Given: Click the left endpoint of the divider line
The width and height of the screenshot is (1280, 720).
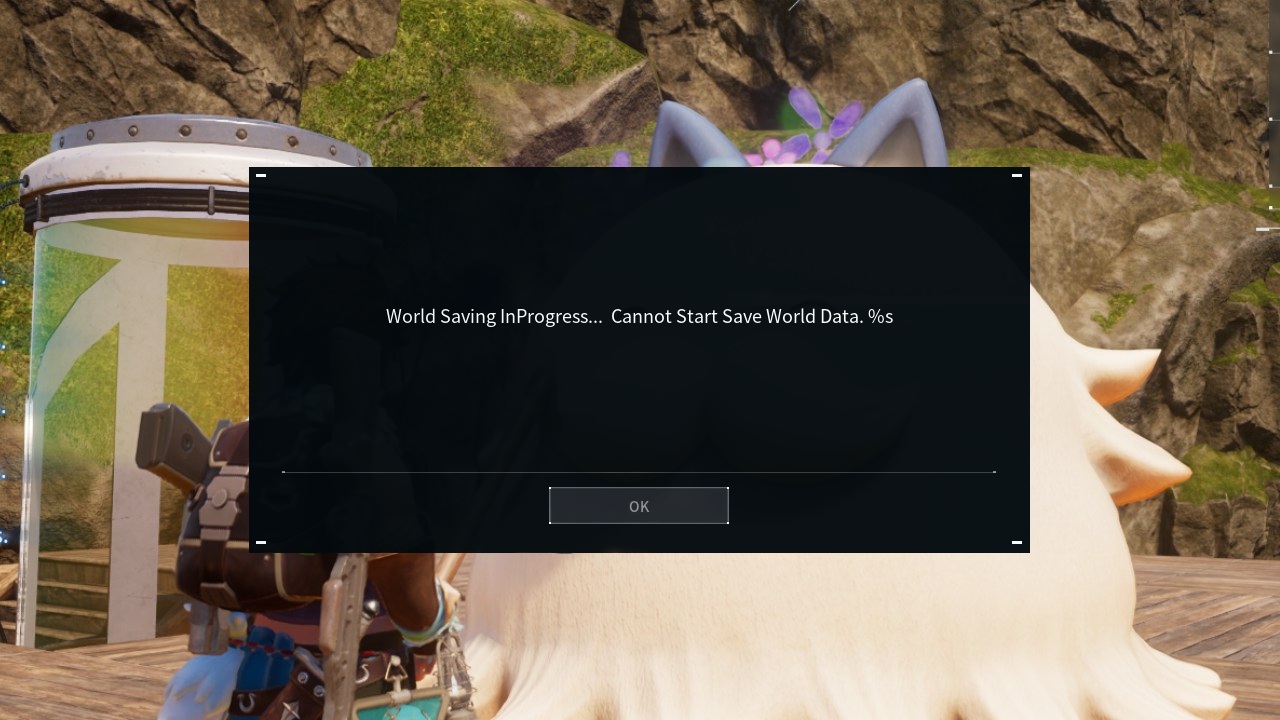Looking at the screenshot, I should click(x=284, y=471).
